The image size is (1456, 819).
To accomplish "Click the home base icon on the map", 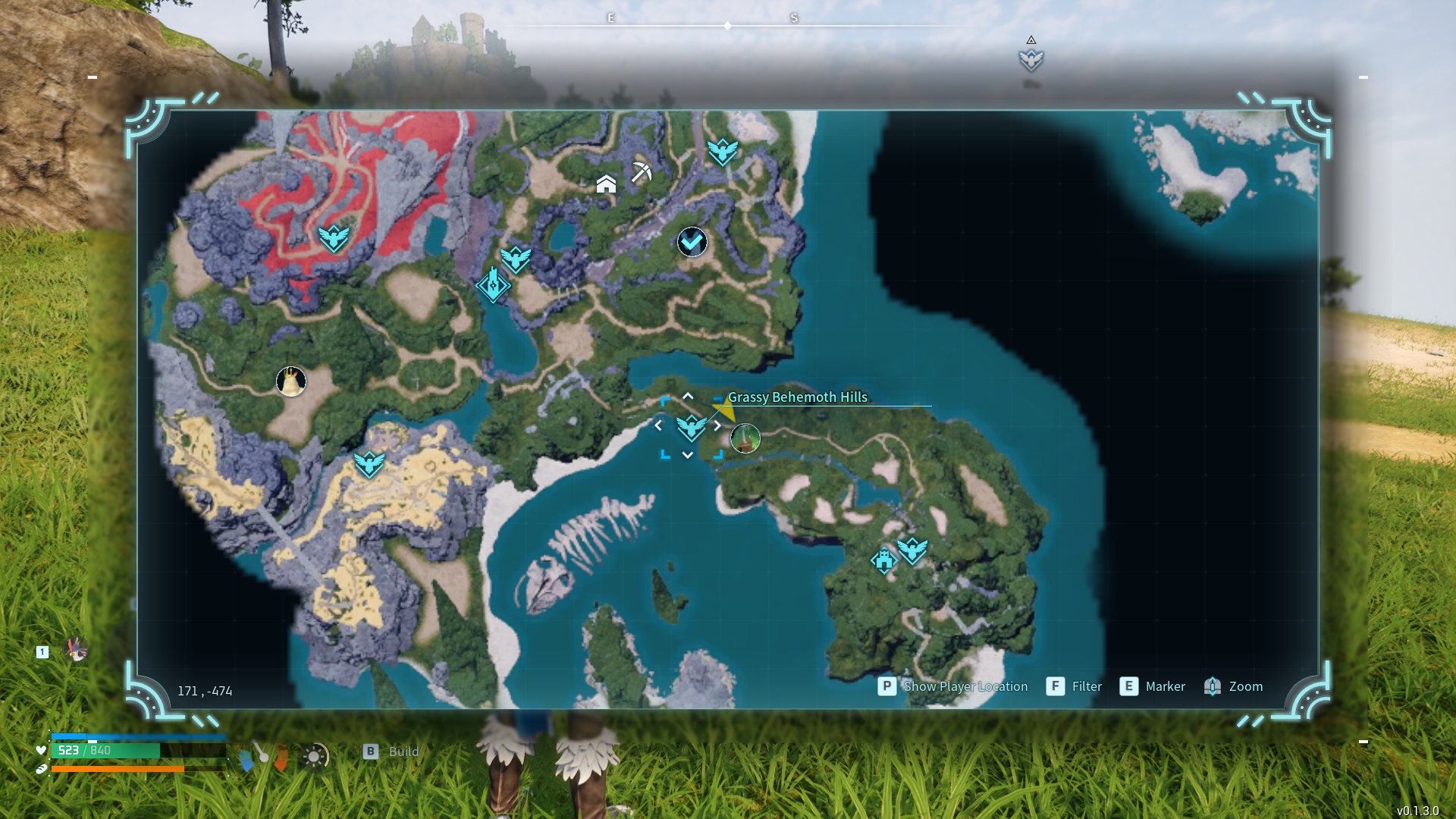I will coord(606,184).
